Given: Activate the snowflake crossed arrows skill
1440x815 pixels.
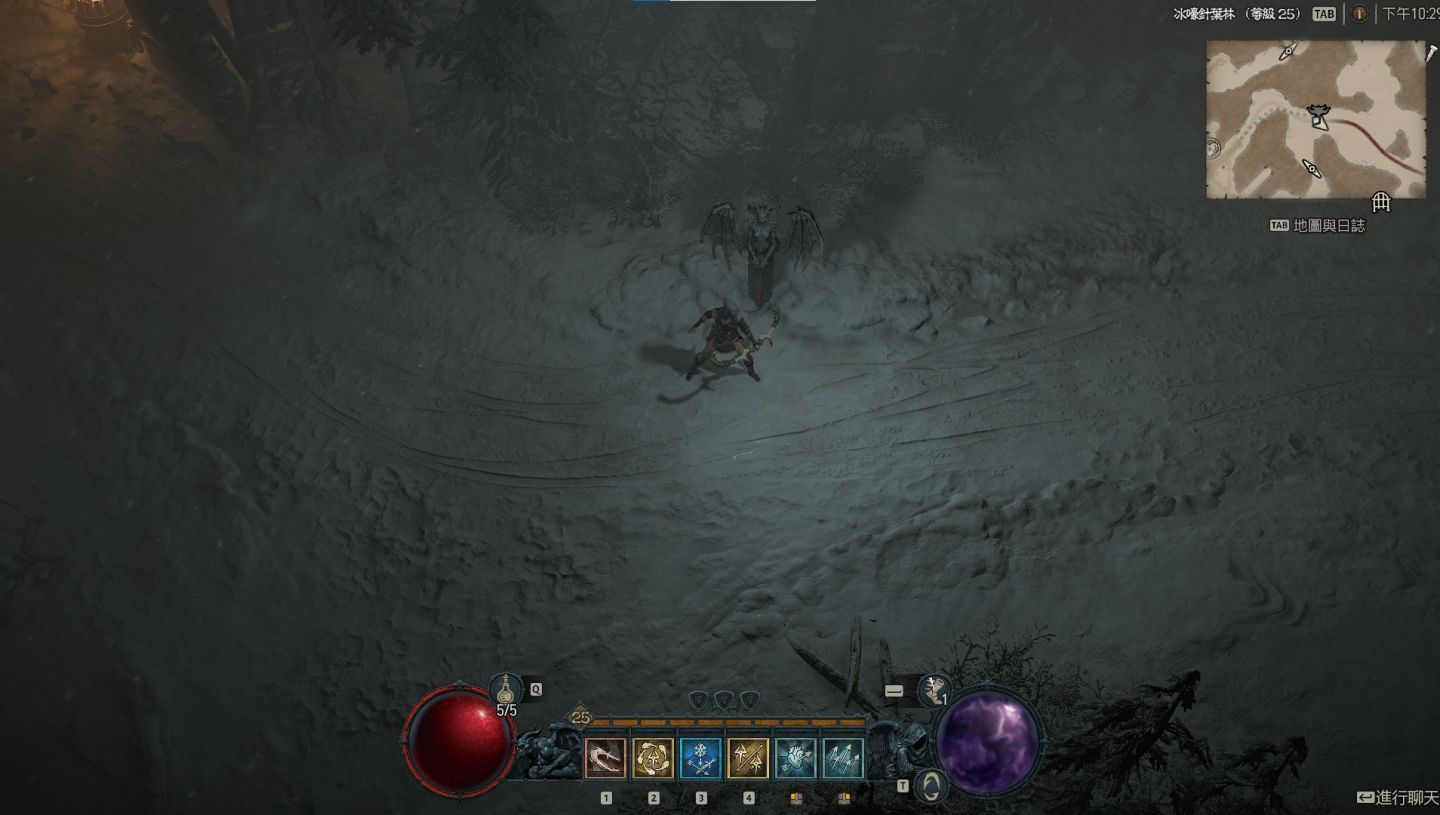Looking at the screenshot, I should coord(701,758).
